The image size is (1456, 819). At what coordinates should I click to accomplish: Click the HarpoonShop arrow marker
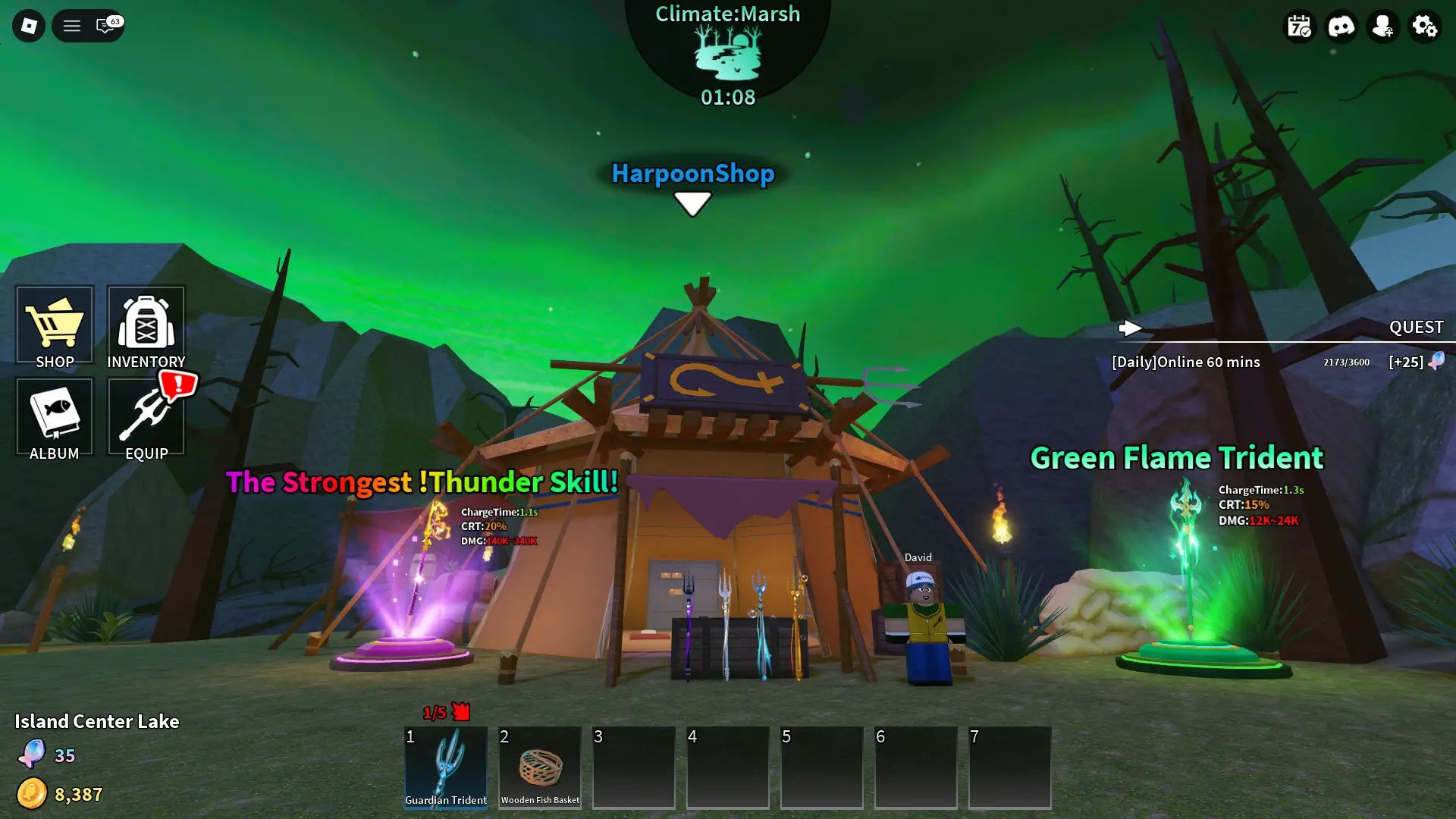[692, 203]
